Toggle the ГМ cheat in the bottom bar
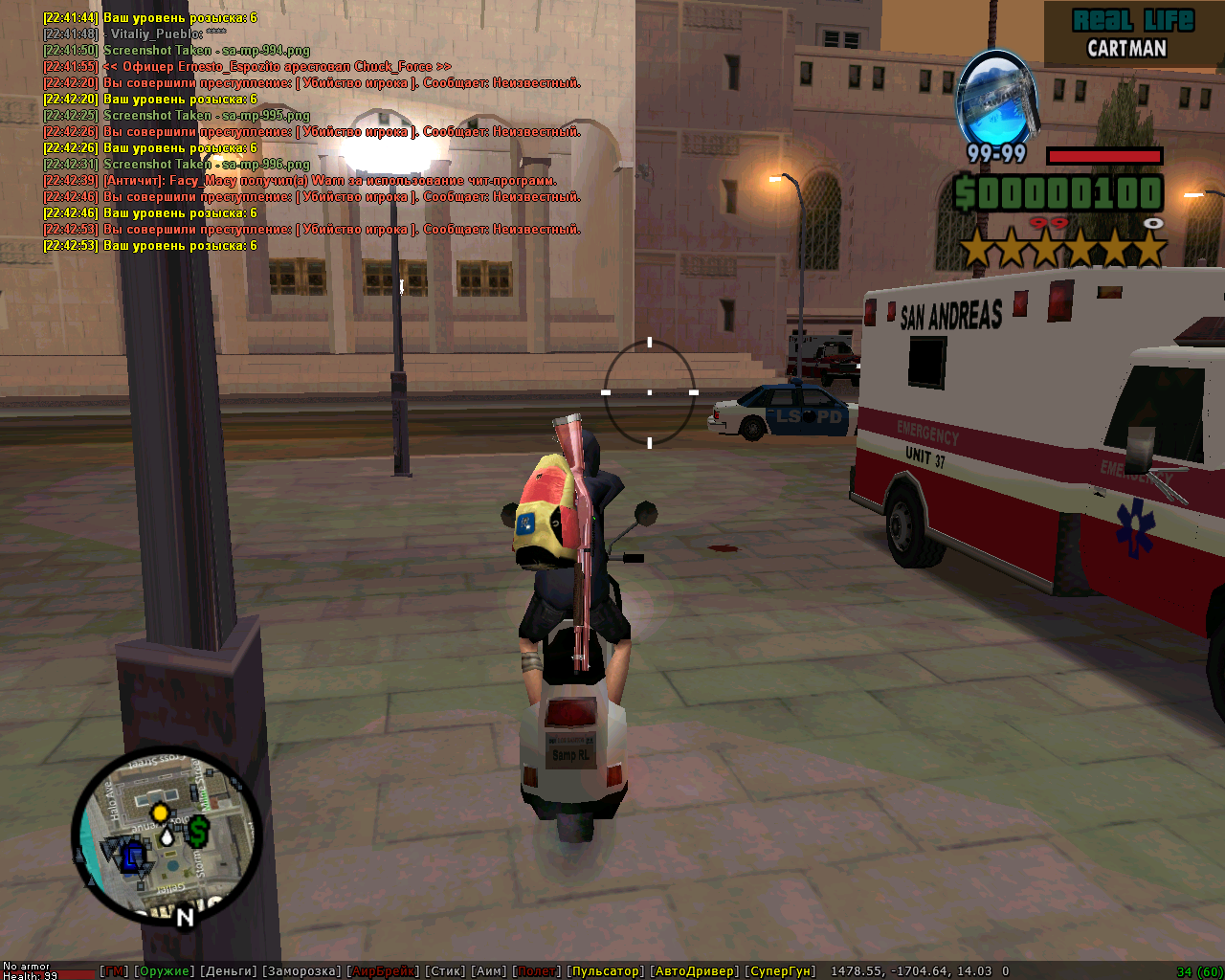 pos(115,971)
